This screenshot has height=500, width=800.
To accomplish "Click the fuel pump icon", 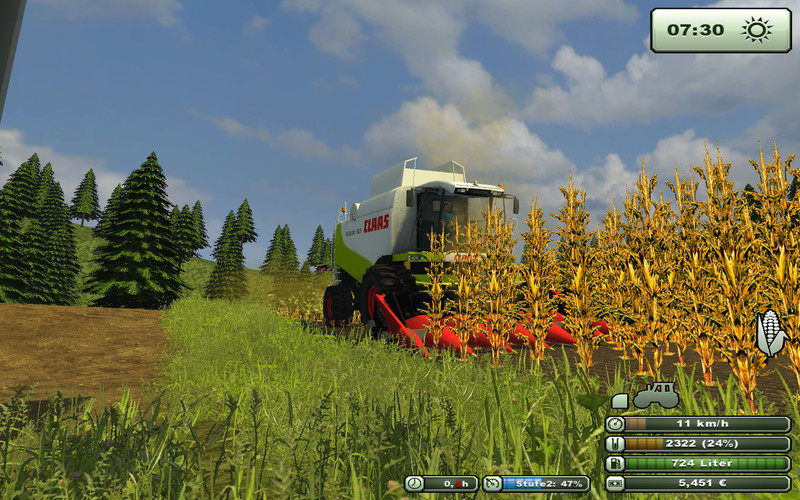I will tap(615, 464).
